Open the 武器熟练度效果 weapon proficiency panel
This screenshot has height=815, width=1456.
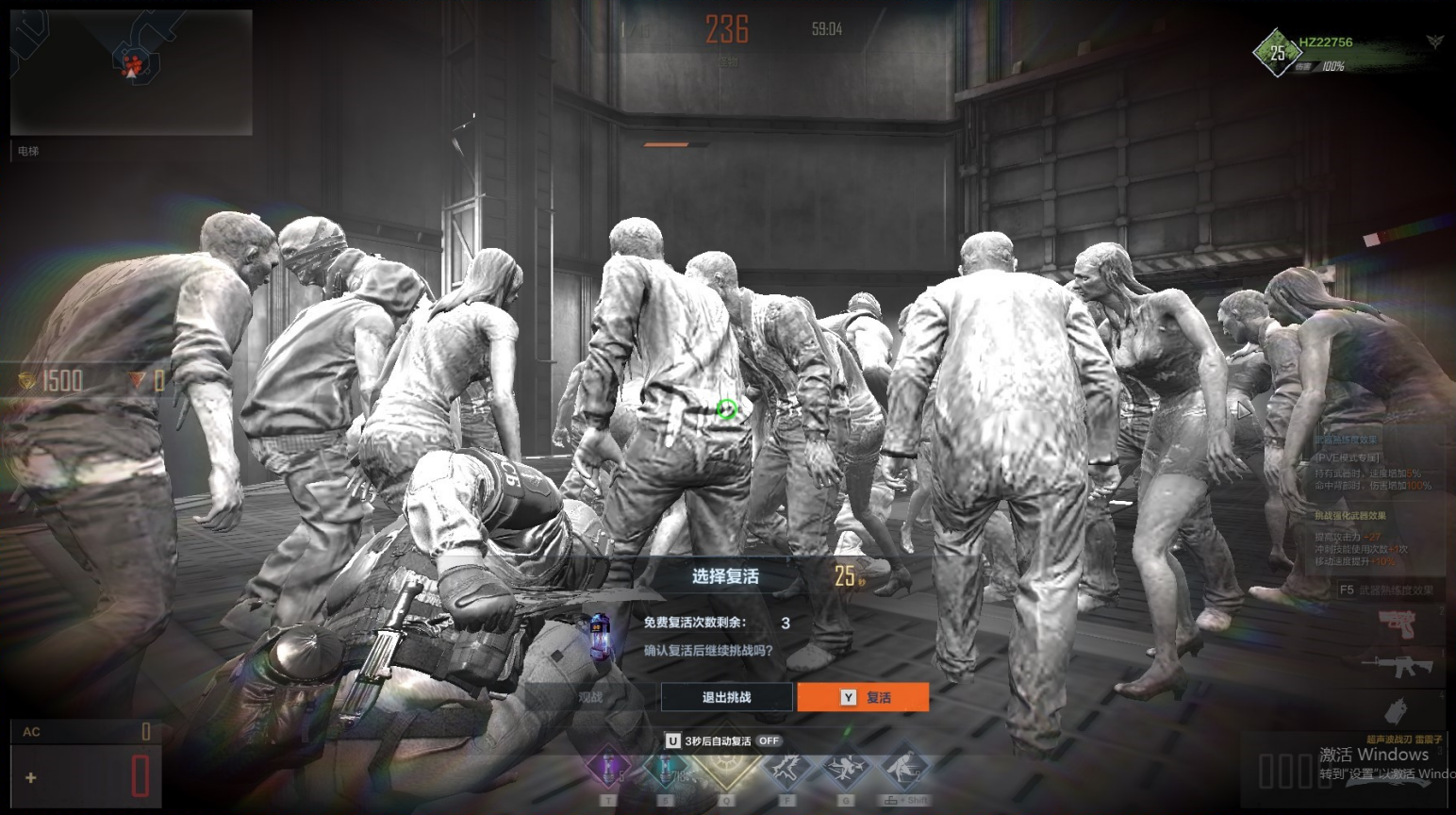point(1386,590)
